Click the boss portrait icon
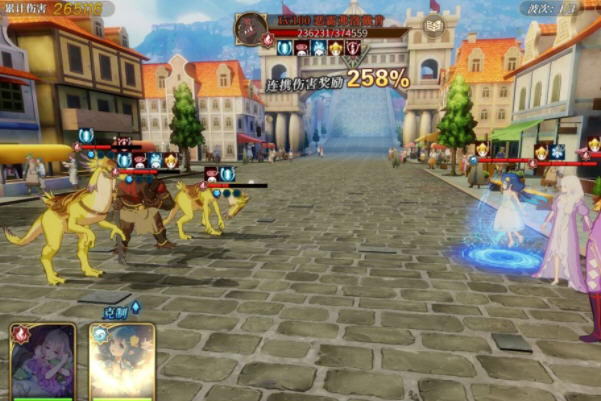This screenshot has width=601, height=401. (x=248, y=28)
